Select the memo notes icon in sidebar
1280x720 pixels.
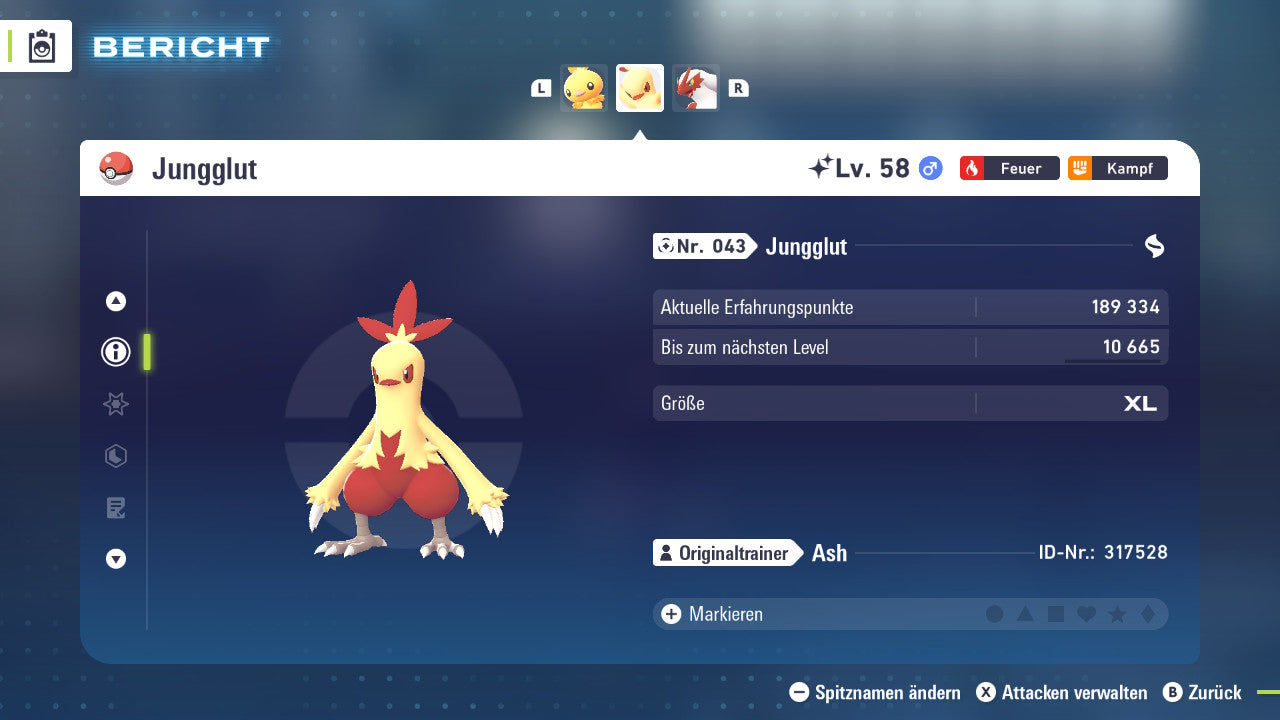coord(115,508)
